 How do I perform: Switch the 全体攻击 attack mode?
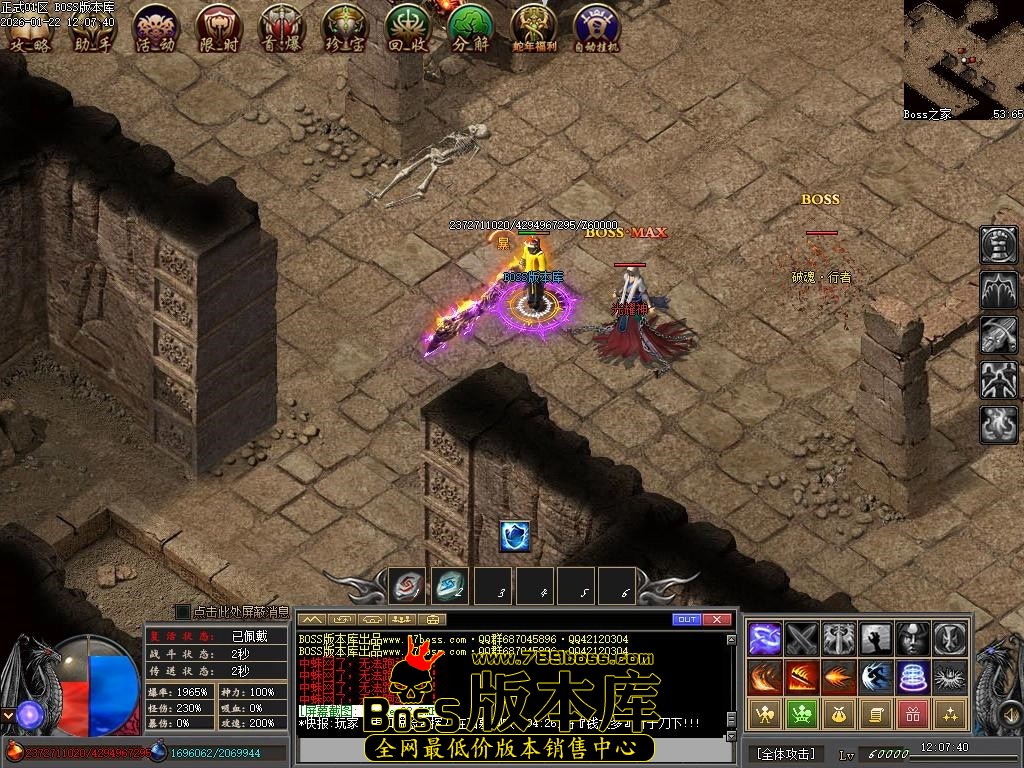pyautogui.click(x=785, y=753)
